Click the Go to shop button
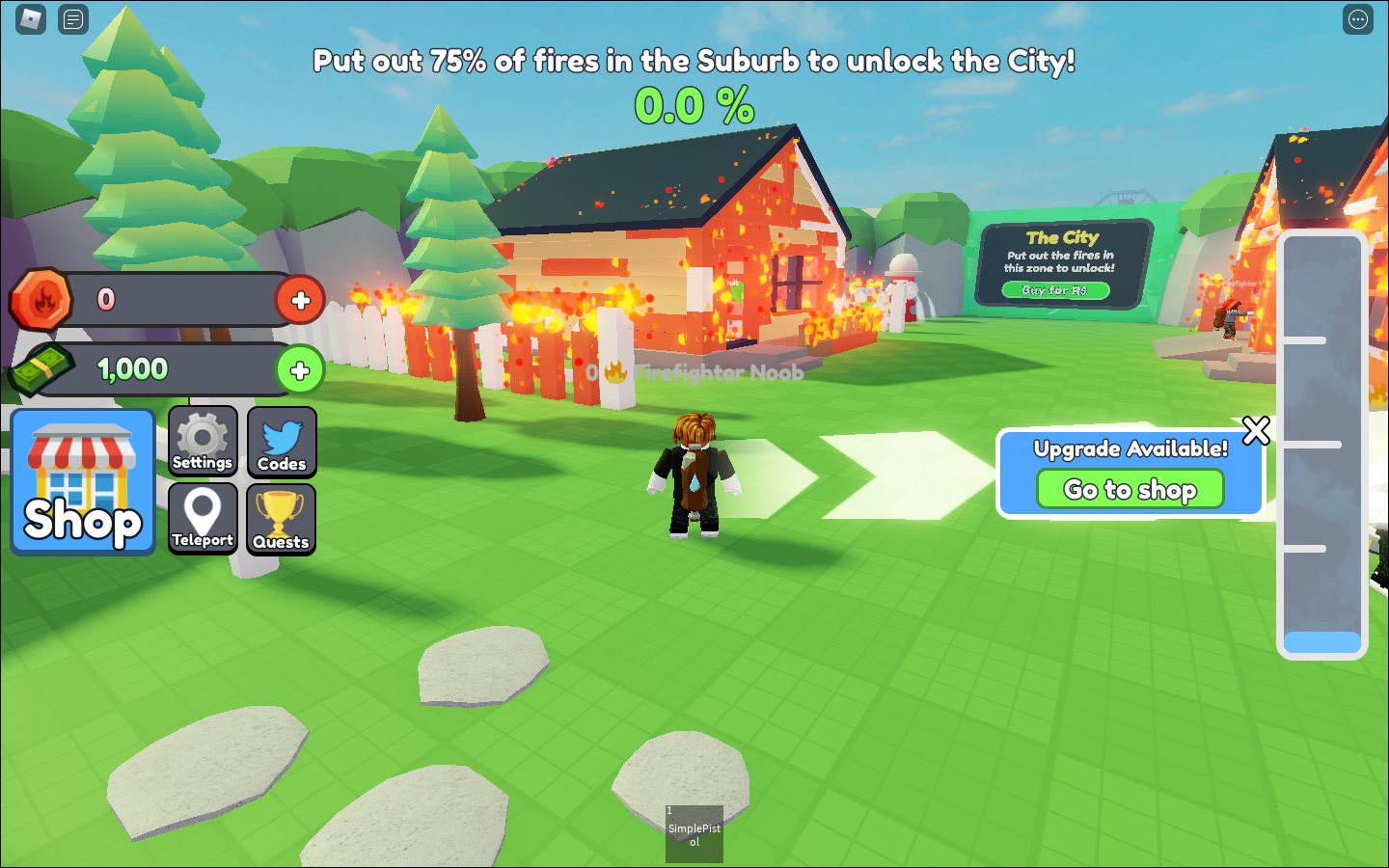This screenshot has height=868, width=1389. click(1130, 489)
